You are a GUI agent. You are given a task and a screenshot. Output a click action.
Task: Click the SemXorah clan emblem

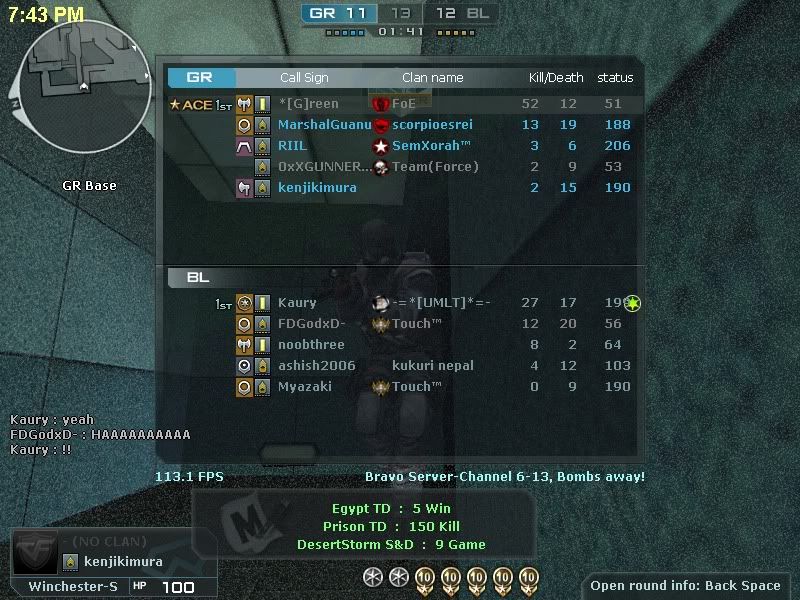[380, 146]
